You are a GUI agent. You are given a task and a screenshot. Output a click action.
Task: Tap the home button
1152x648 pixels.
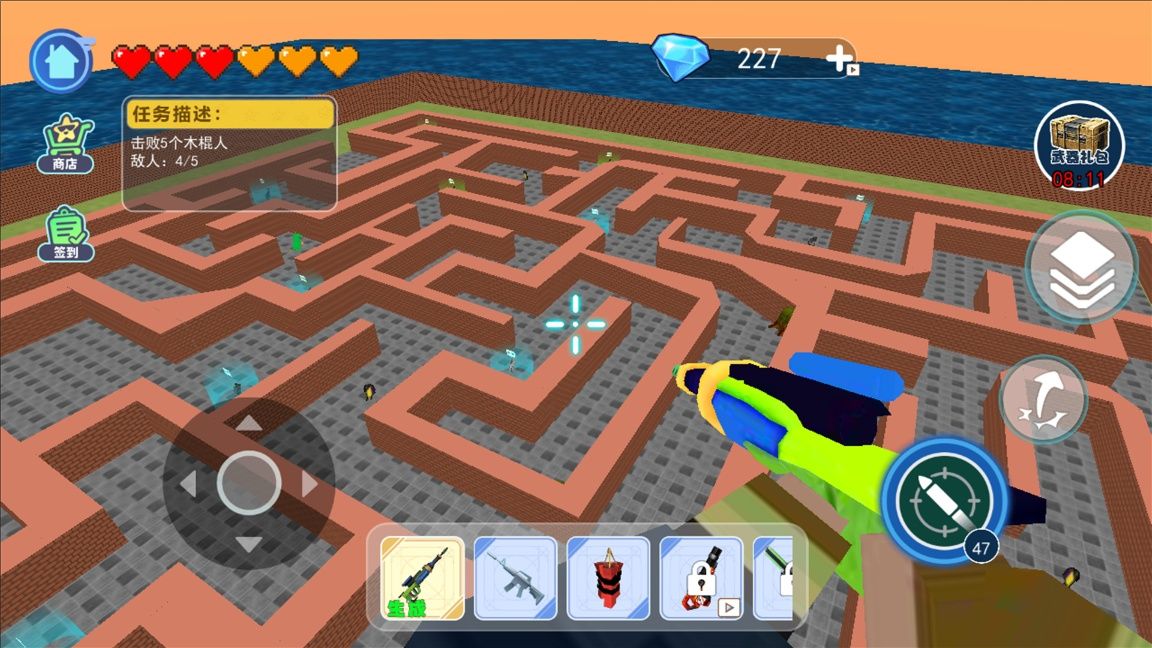click(61, 61)
